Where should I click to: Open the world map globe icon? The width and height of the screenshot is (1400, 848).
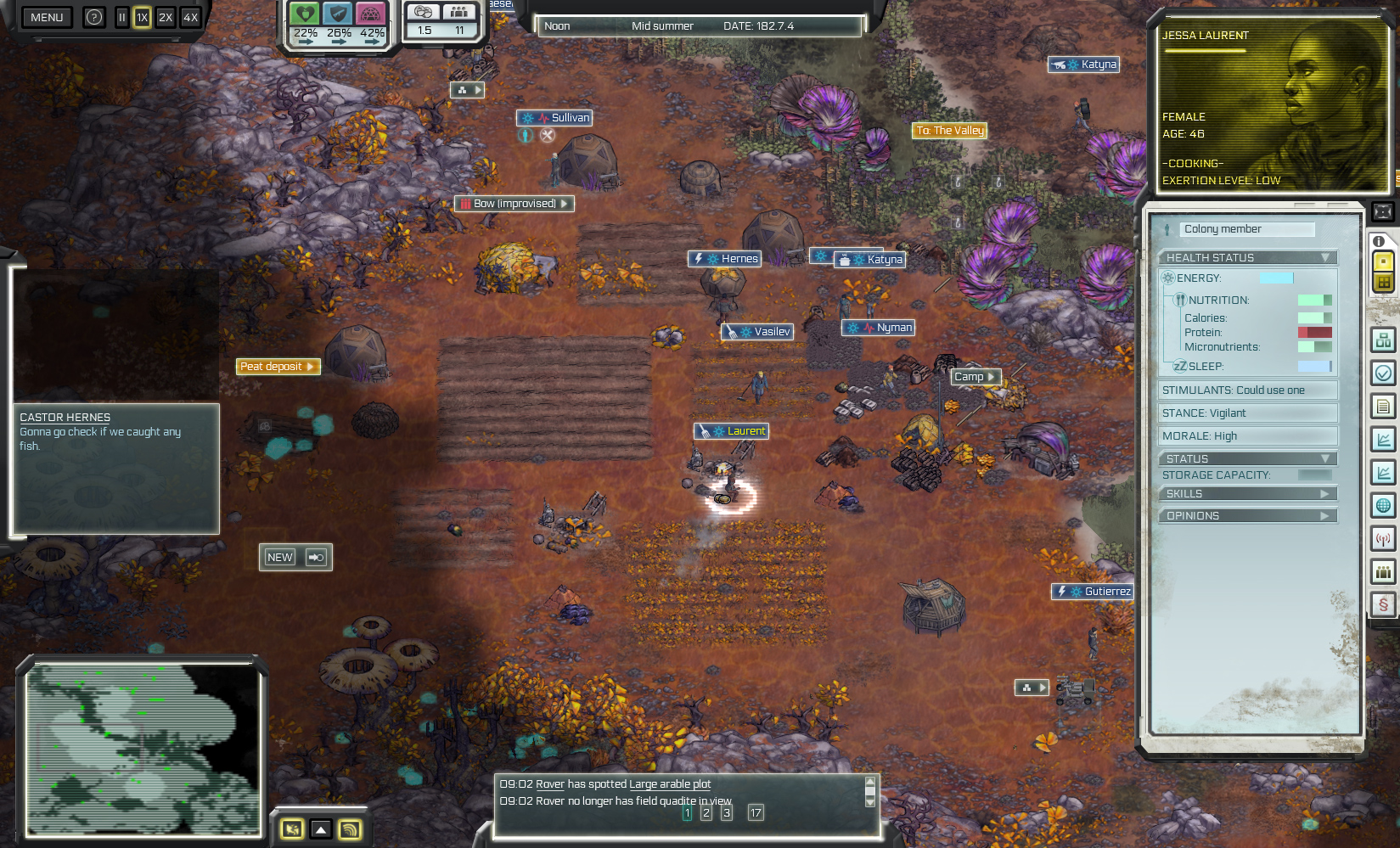1382,505
